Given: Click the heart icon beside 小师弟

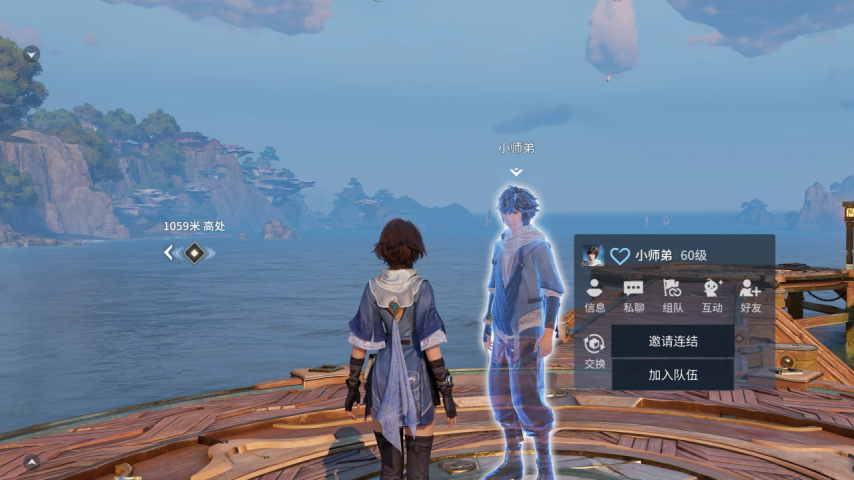Looking at the screenshot, I should (x=620, y=256).
